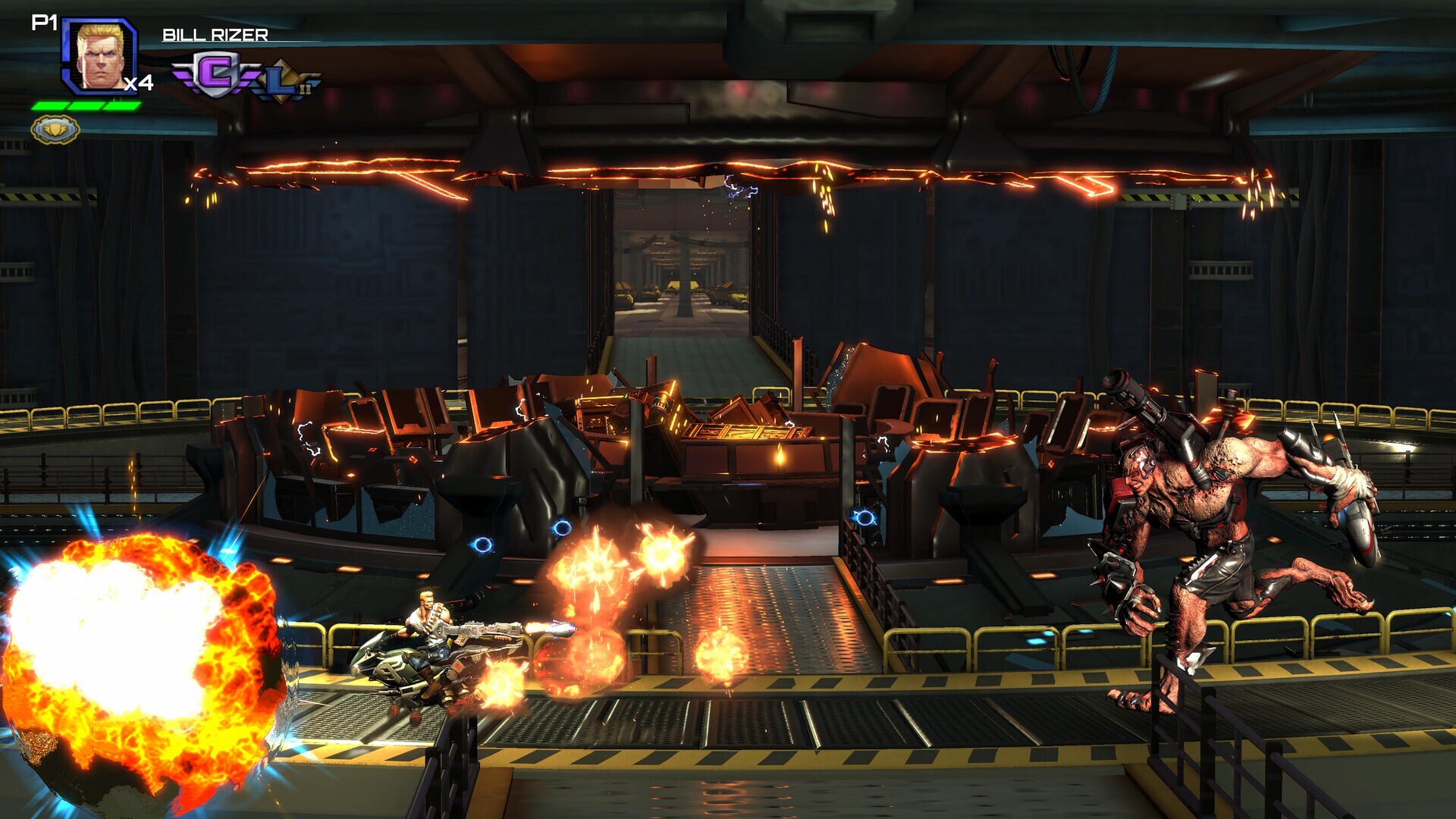Click the glowing console in the arena center
Screen dimensions: 1456x819
point(747,432)
